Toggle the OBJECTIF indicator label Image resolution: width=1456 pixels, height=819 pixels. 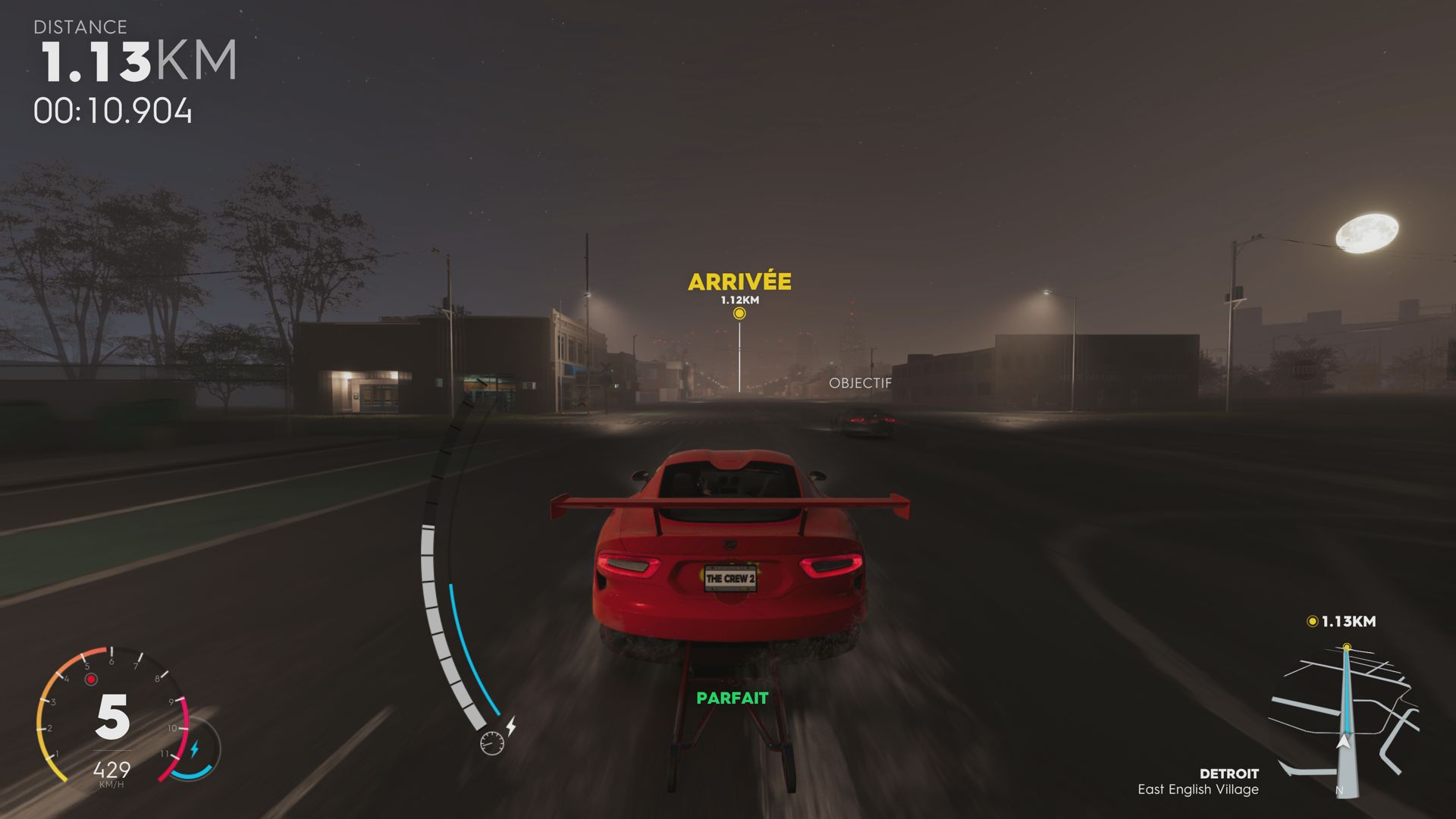(861, 383)
